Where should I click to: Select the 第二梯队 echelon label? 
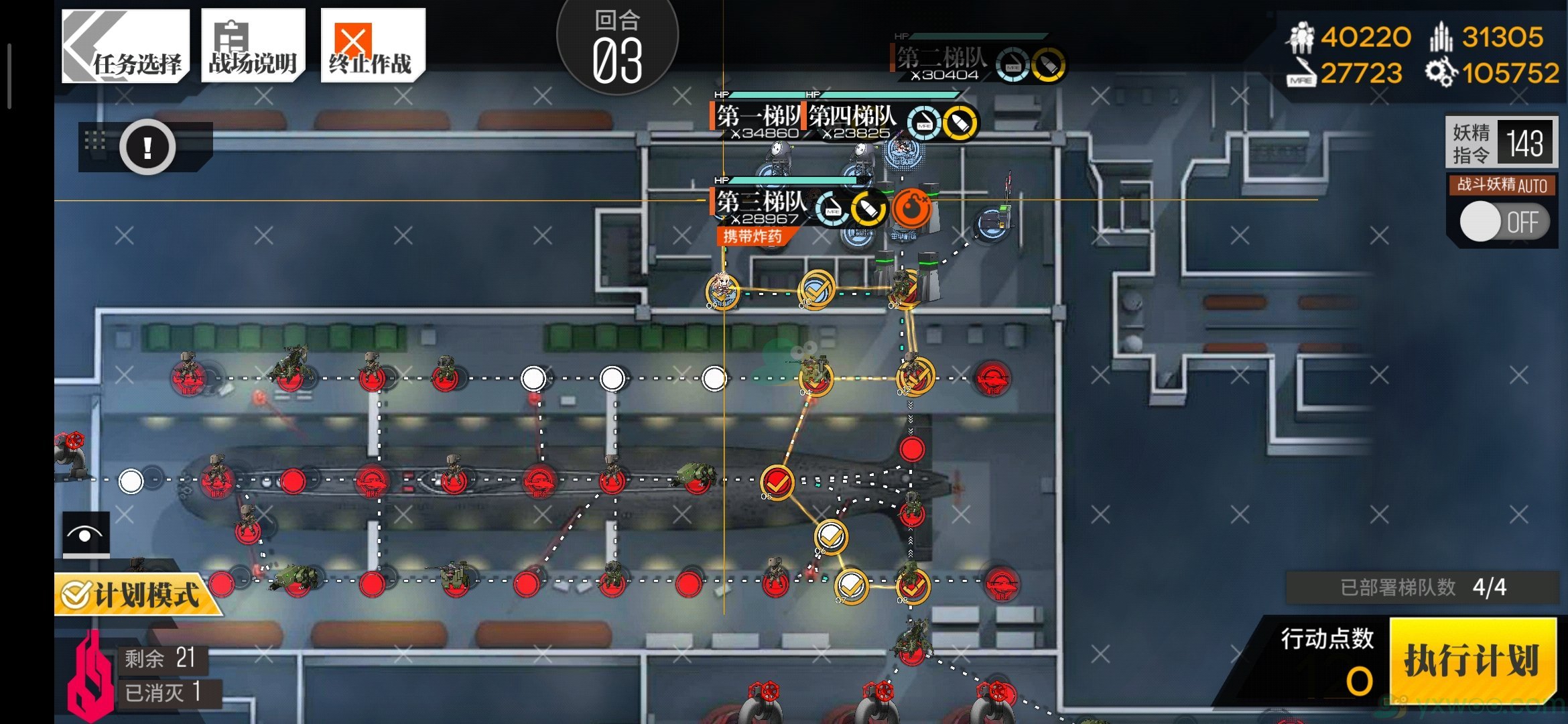point(941,59)
